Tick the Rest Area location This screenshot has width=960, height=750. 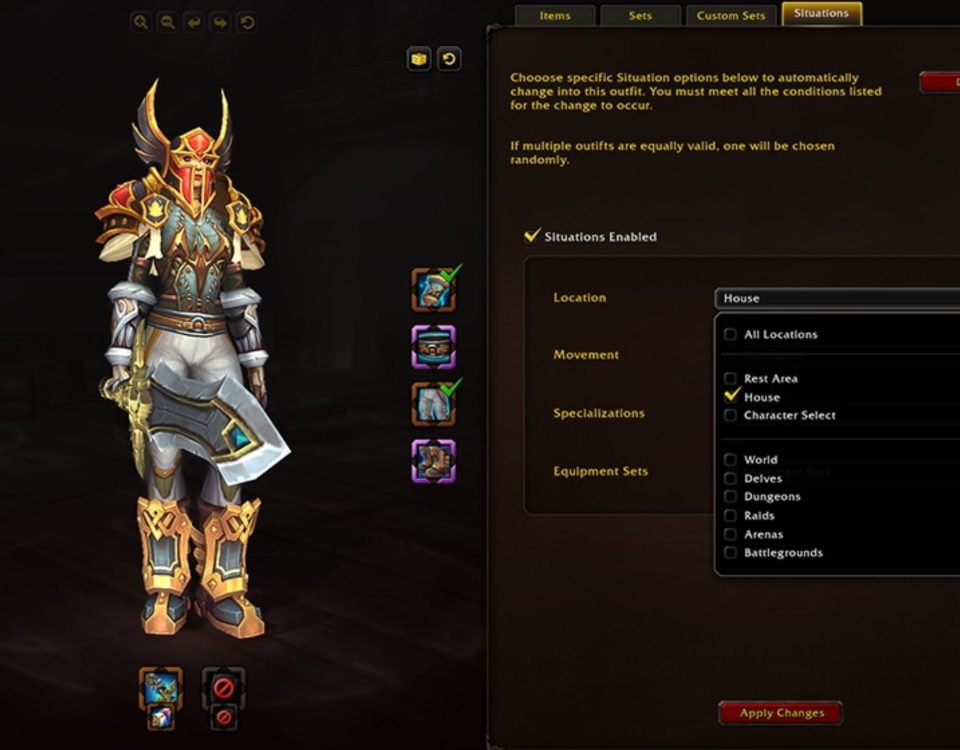point(731,379)
